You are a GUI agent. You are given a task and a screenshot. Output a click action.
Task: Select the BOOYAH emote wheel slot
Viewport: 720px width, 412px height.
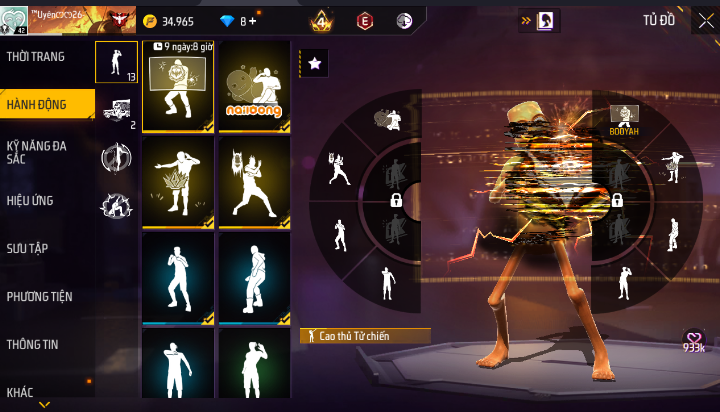click(x=624, y=120)
